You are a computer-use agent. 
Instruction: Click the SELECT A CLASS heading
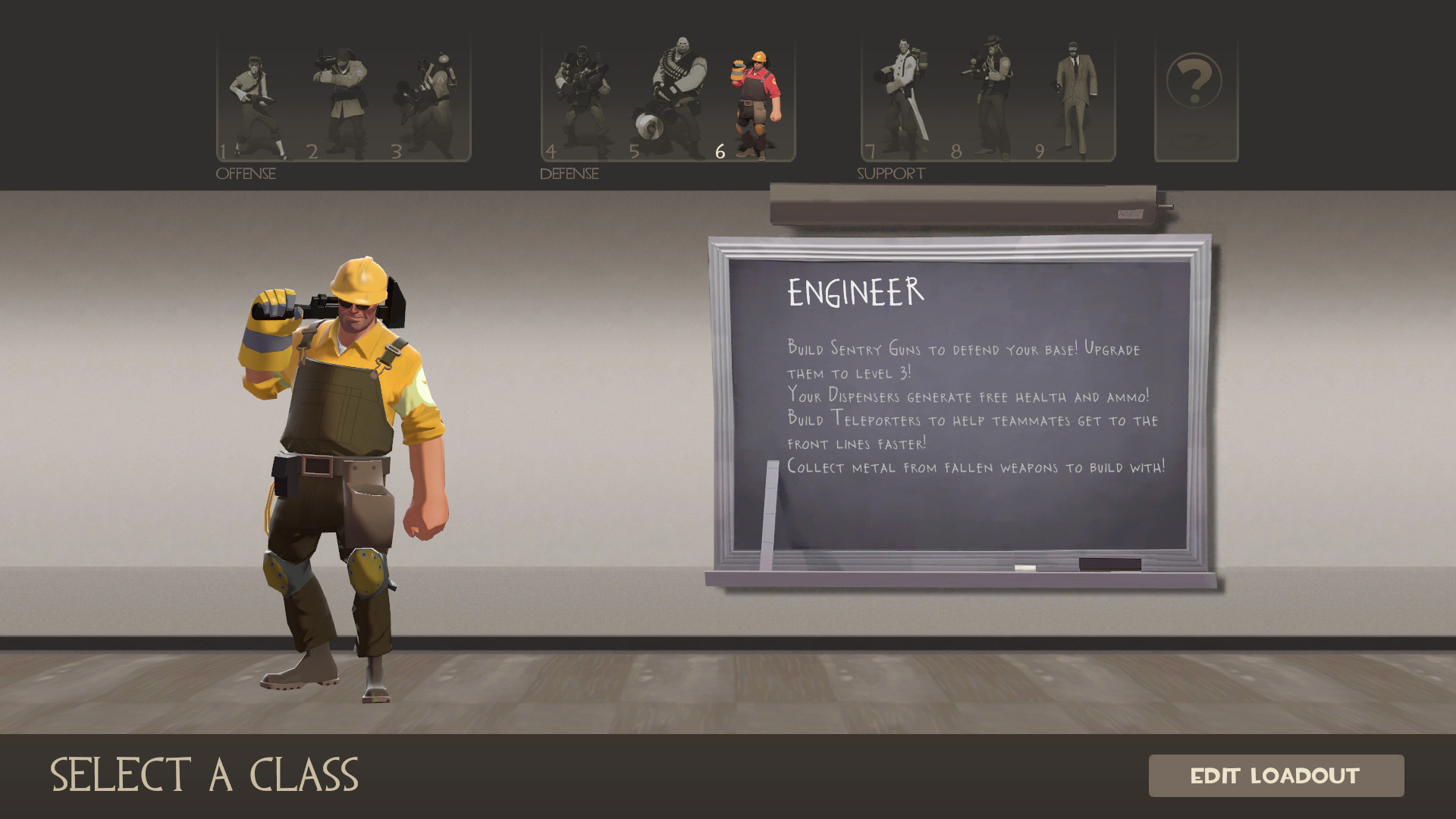pyautogui.click(x=206, y=775)
